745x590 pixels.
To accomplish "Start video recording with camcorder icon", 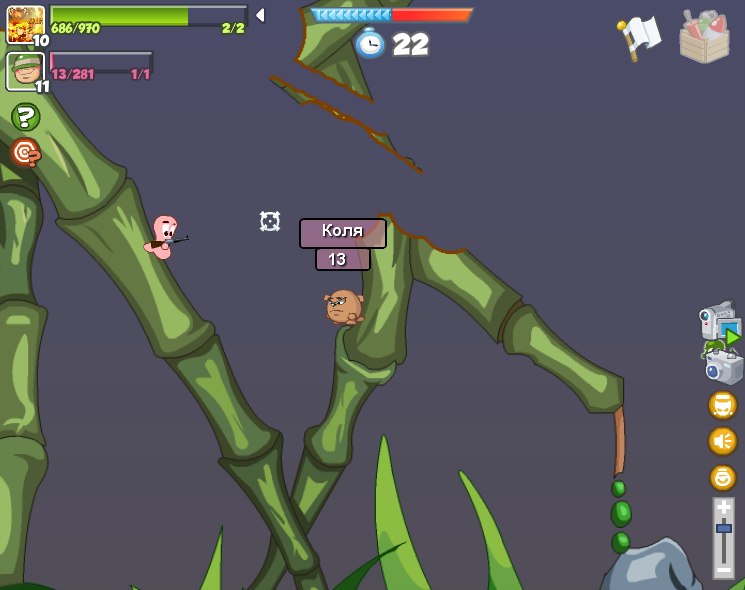I will (x=718, y=324).
